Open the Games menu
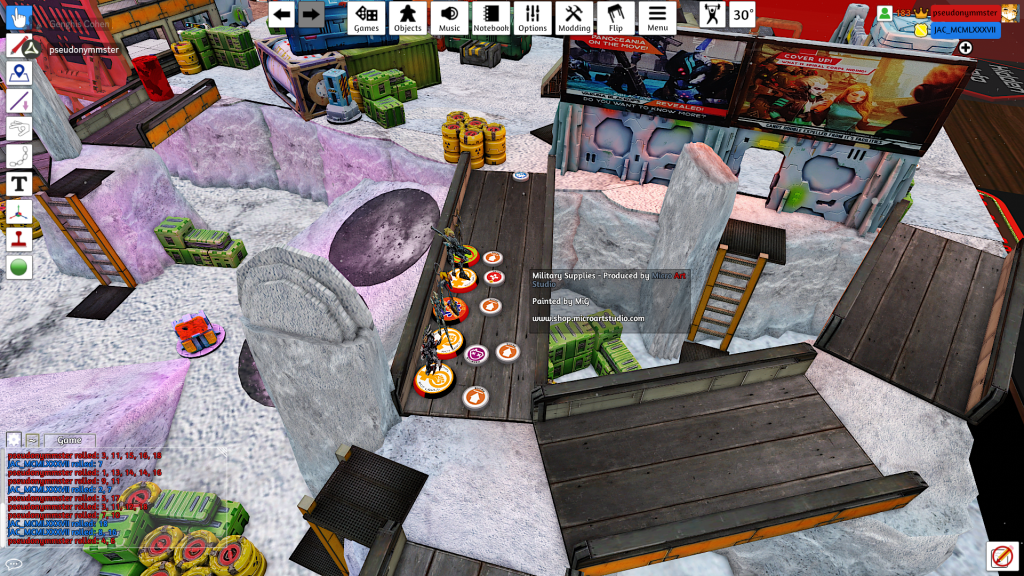The height and width of the screenshot is (576, 1024). click(366, 18)
